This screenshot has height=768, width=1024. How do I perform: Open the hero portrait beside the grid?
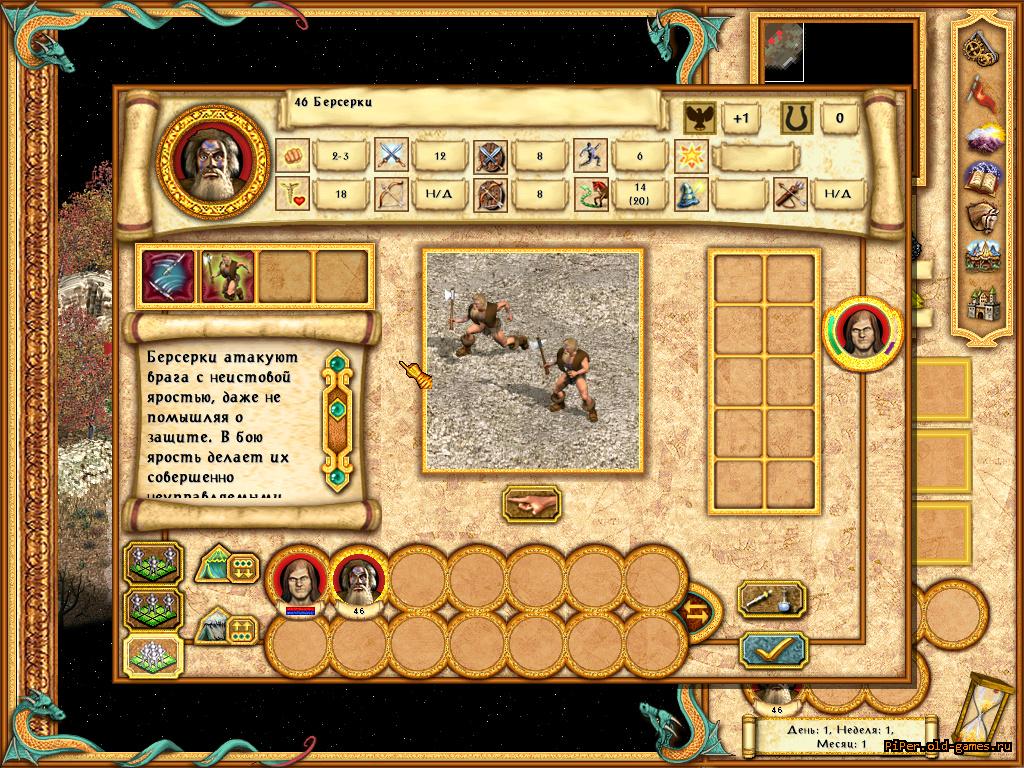[x=862, y=334]
